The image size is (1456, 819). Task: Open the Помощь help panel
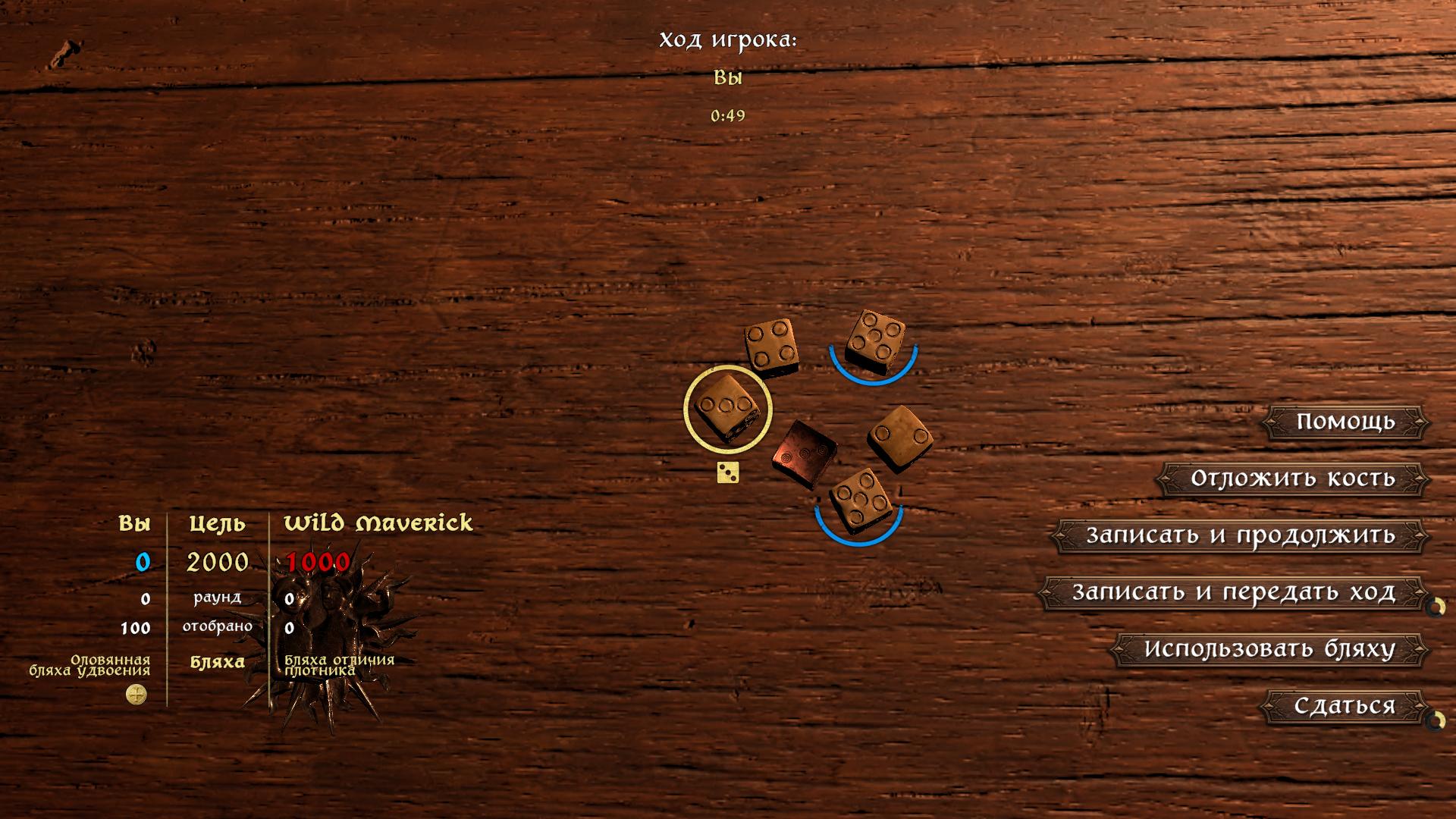1344,422
